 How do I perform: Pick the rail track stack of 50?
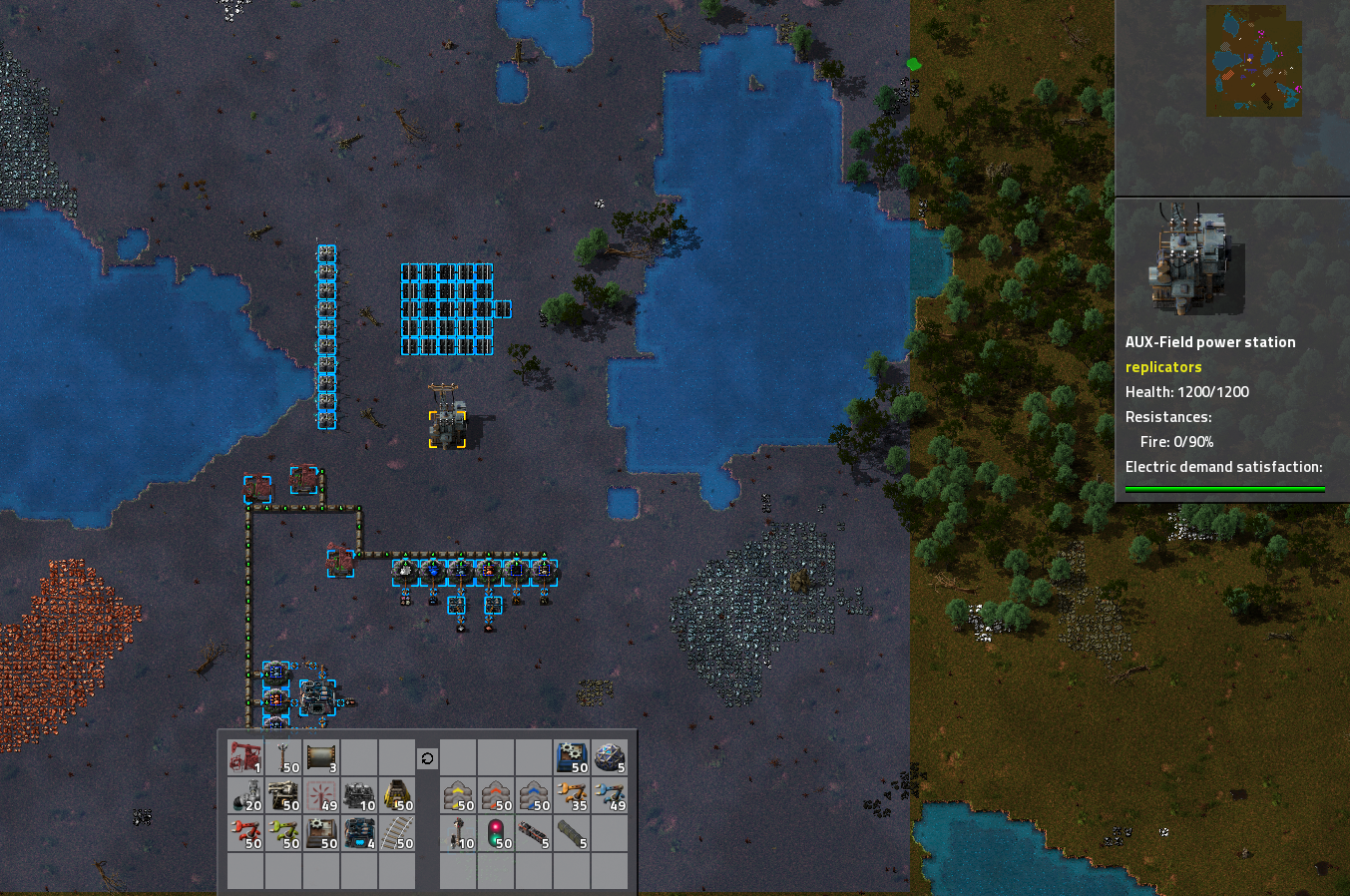point(397,834)
